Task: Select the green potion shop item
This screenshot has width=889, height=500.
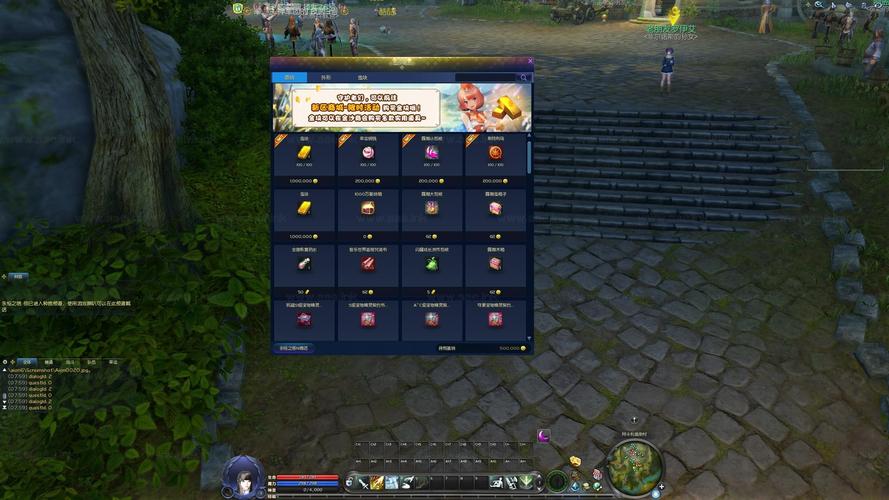Action: pyautogui.click(x=432, y=264)
